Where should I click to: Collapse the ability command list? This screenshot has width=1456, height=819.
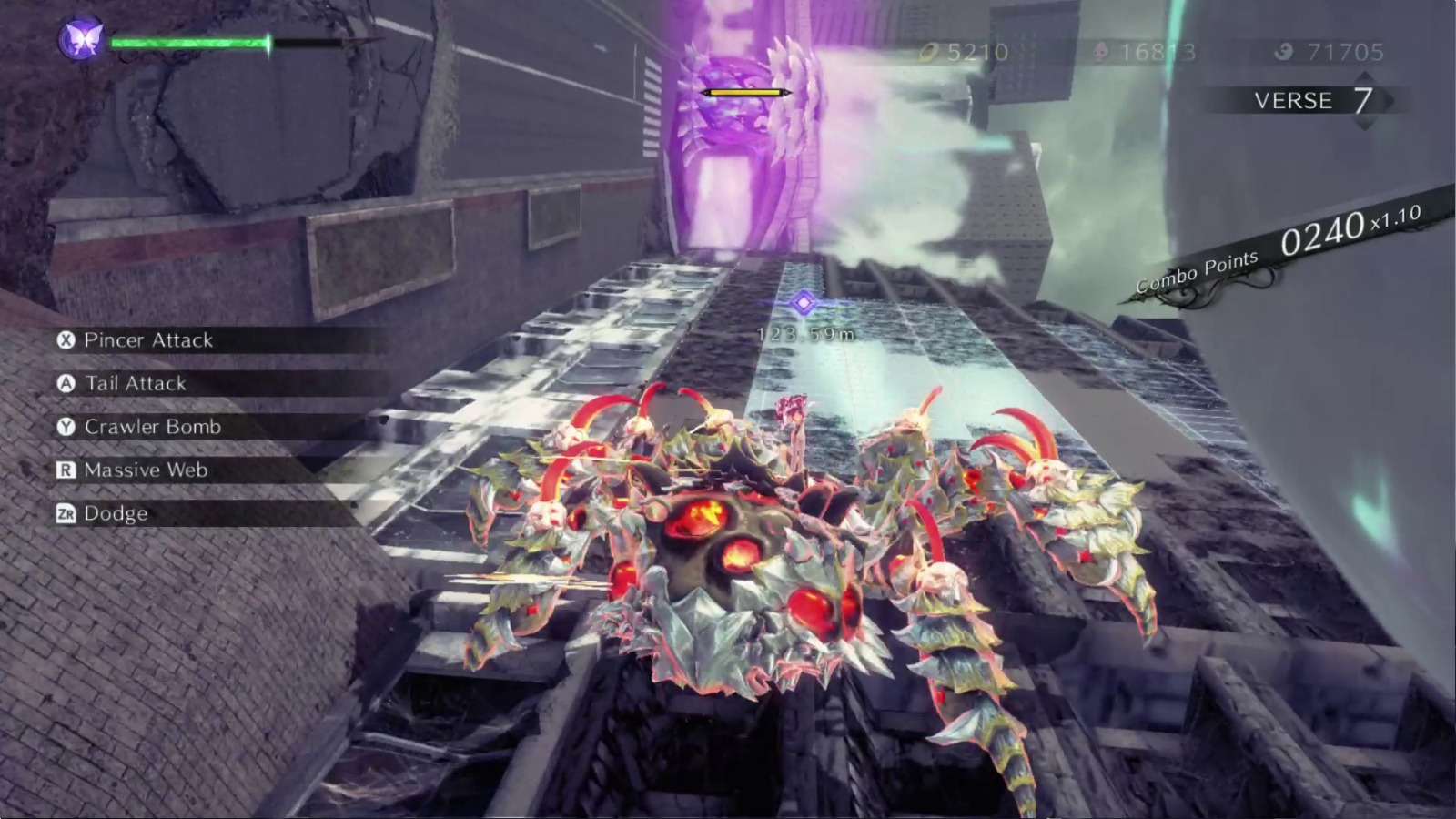pos(182,427)
